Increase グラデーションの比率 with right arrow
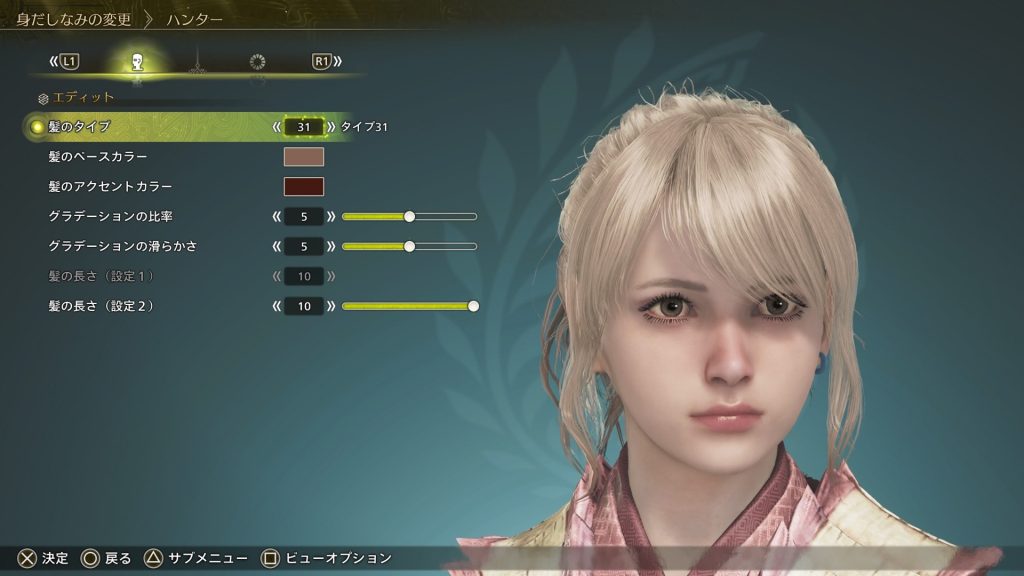This screenshot has height=576, width=1024. tap(331, 216)
